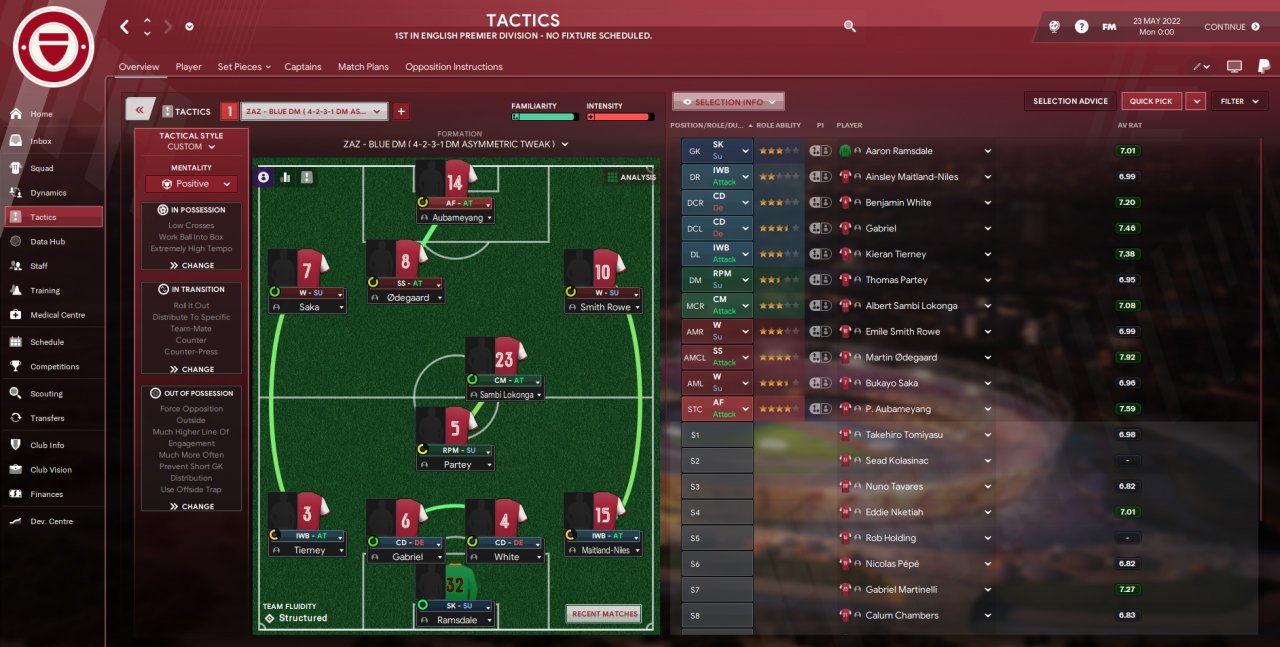Go to the Inbox screen
This screenshot has height=647, width=1280.
tap(41, 141)
